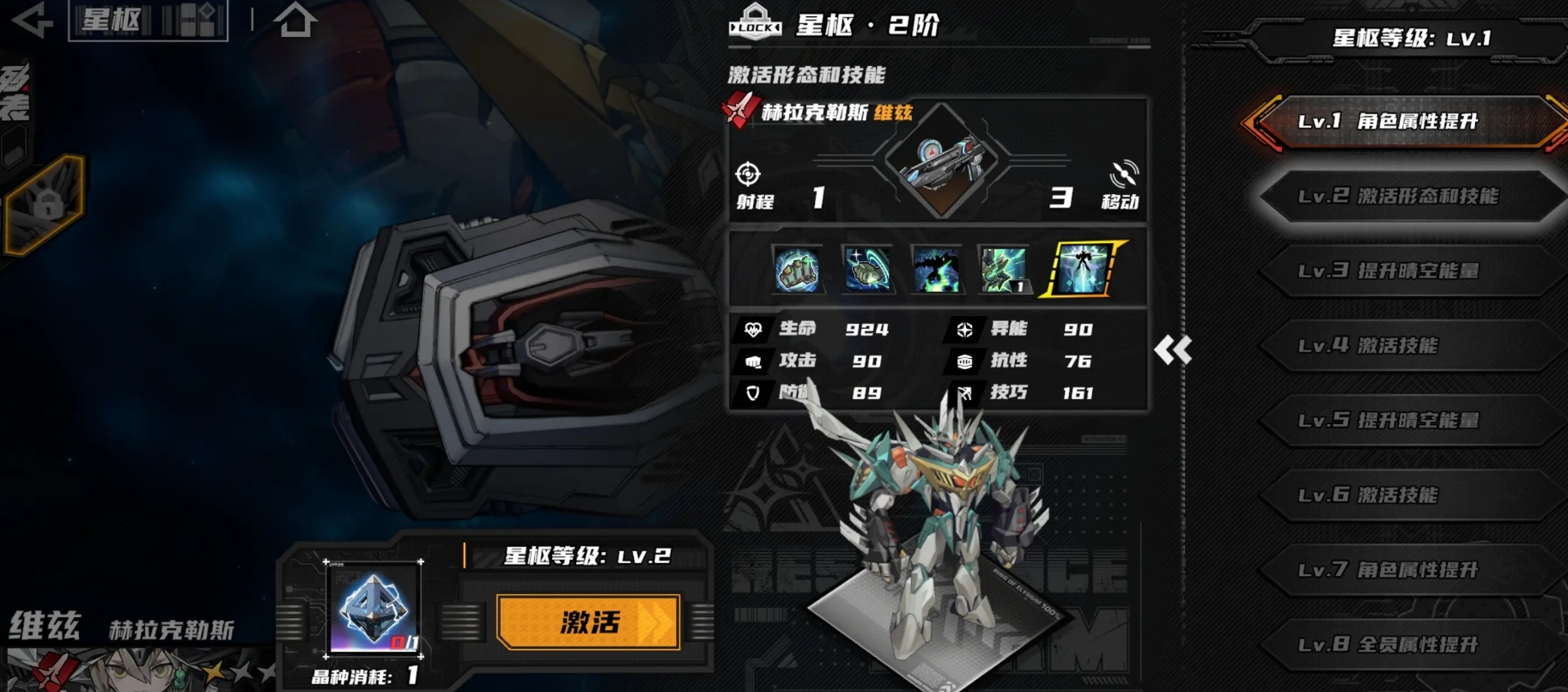The image size is (1568, 692).
Task: Collapse the panel using the double-arrow chevron
Action: (1175, 351)
